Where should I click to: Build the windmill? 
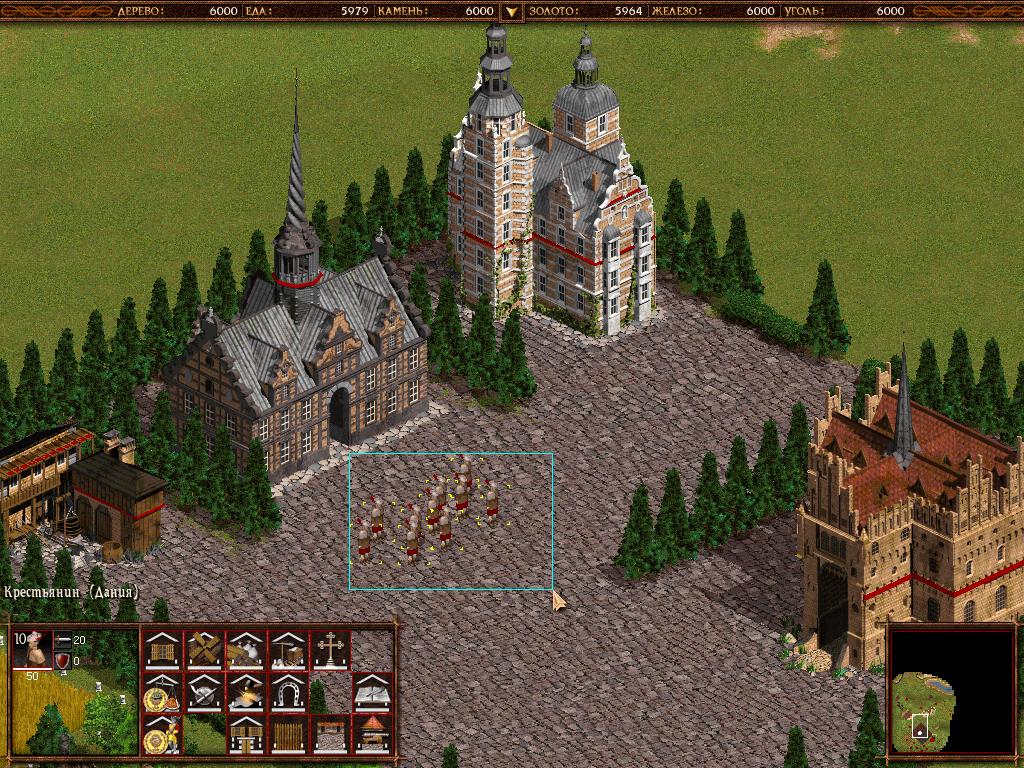pos(204,650)
